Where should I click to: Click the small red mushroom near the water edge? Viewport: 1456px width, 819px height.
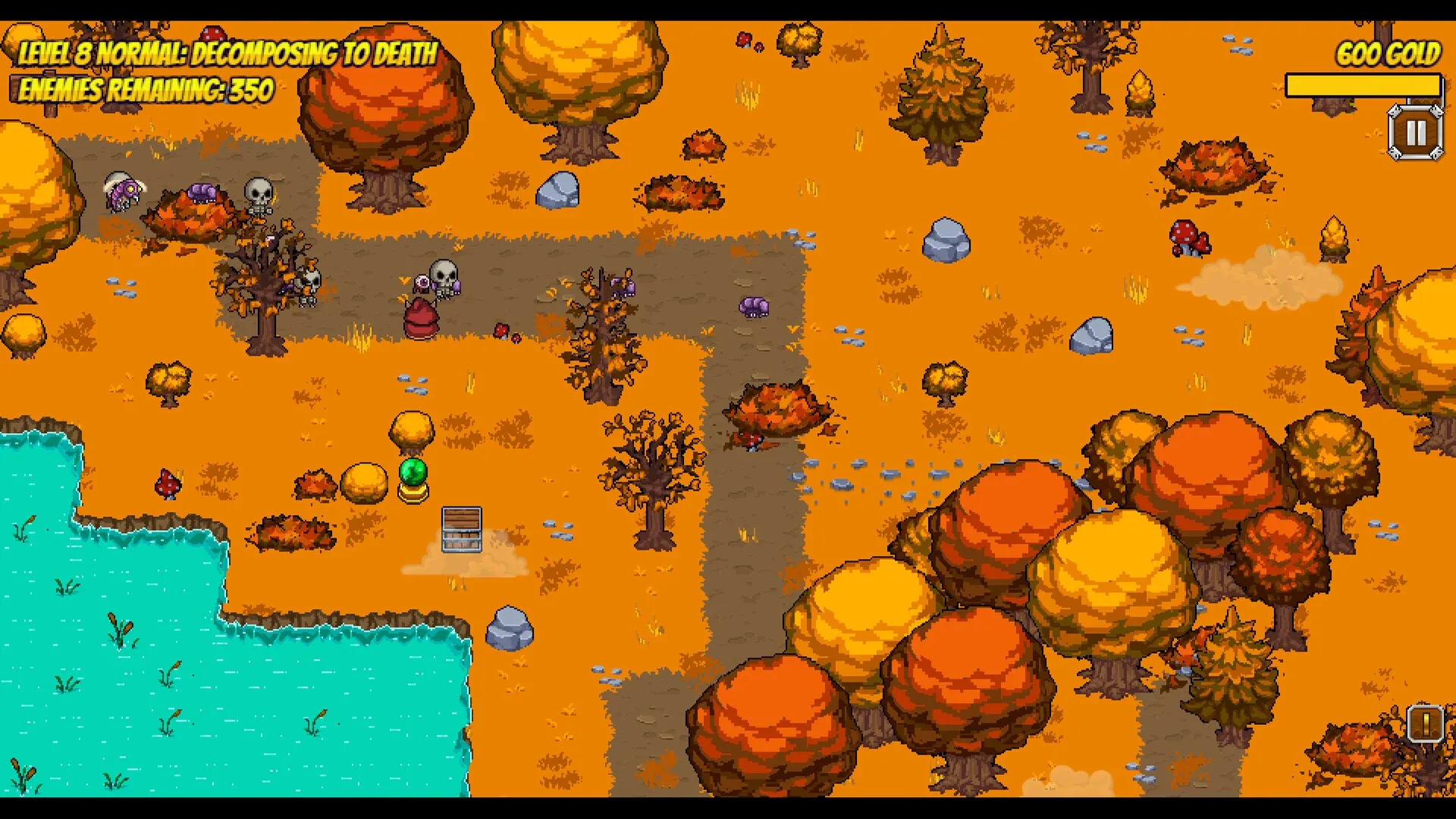click(167, 483)
